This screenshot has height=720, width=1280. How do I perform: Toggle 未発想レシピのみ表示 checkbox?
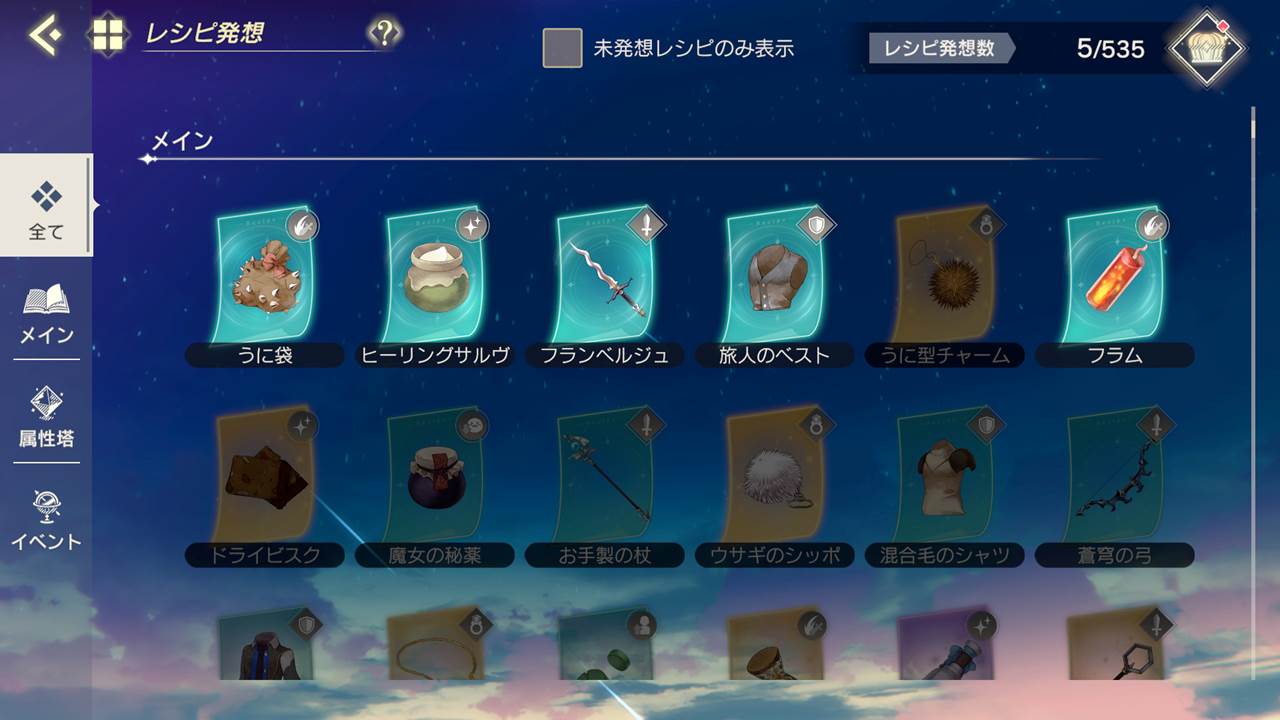[562, 48]
